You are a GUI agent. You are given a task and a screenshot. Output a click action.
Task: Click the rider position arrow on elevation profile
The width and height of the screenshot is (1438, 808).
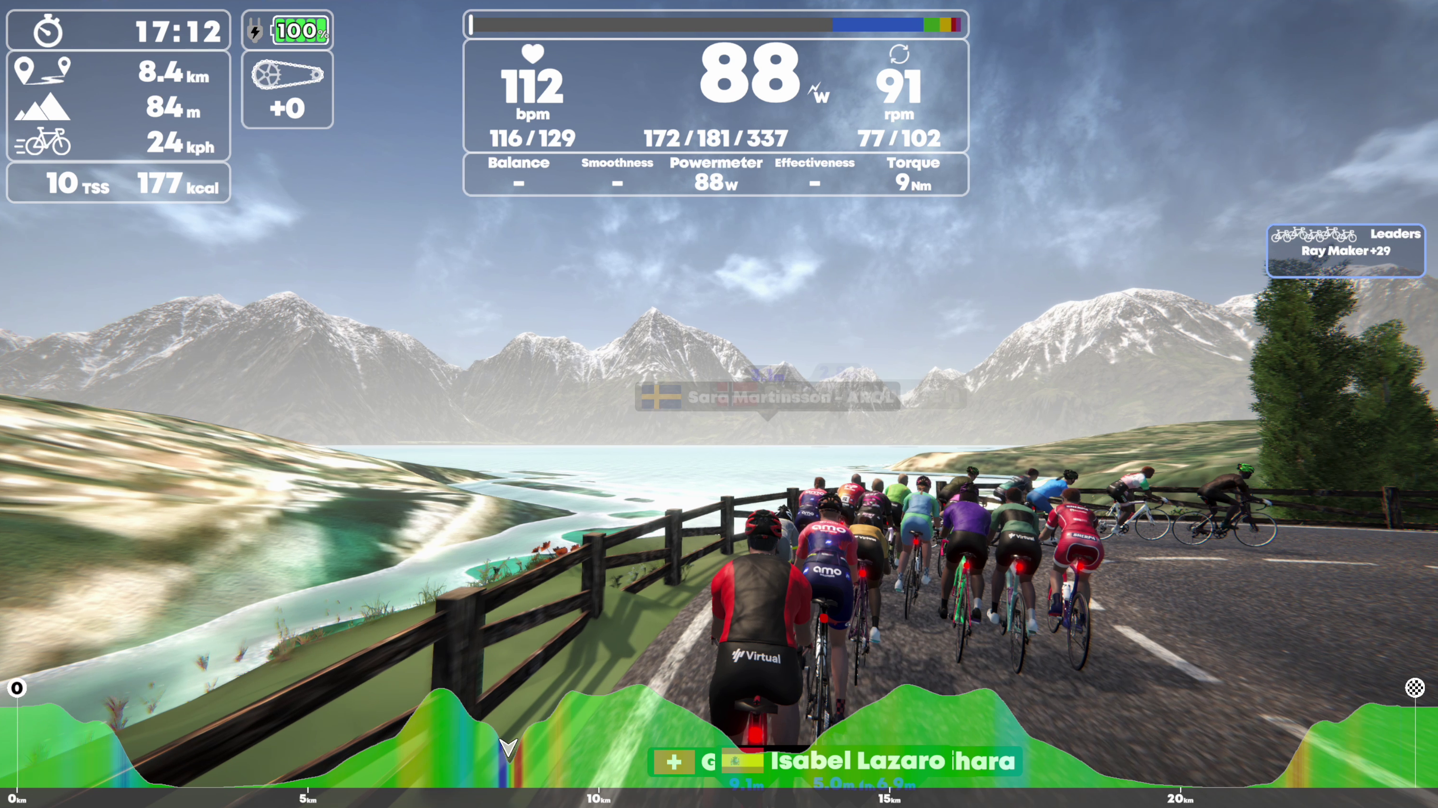[x=508, y=748]
